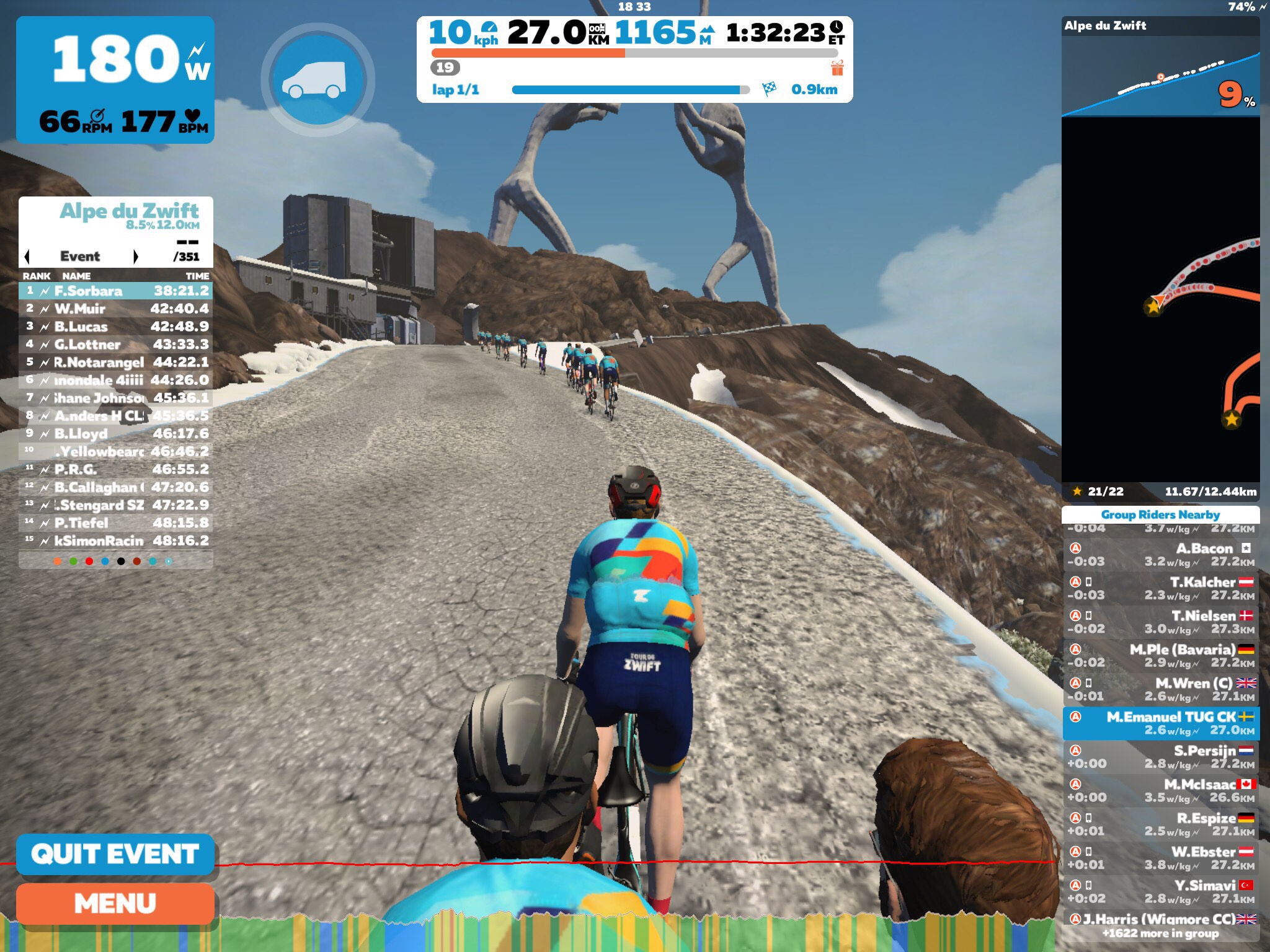
Task: Select nearby rider M.Wren (C)
Action: 1160,689
